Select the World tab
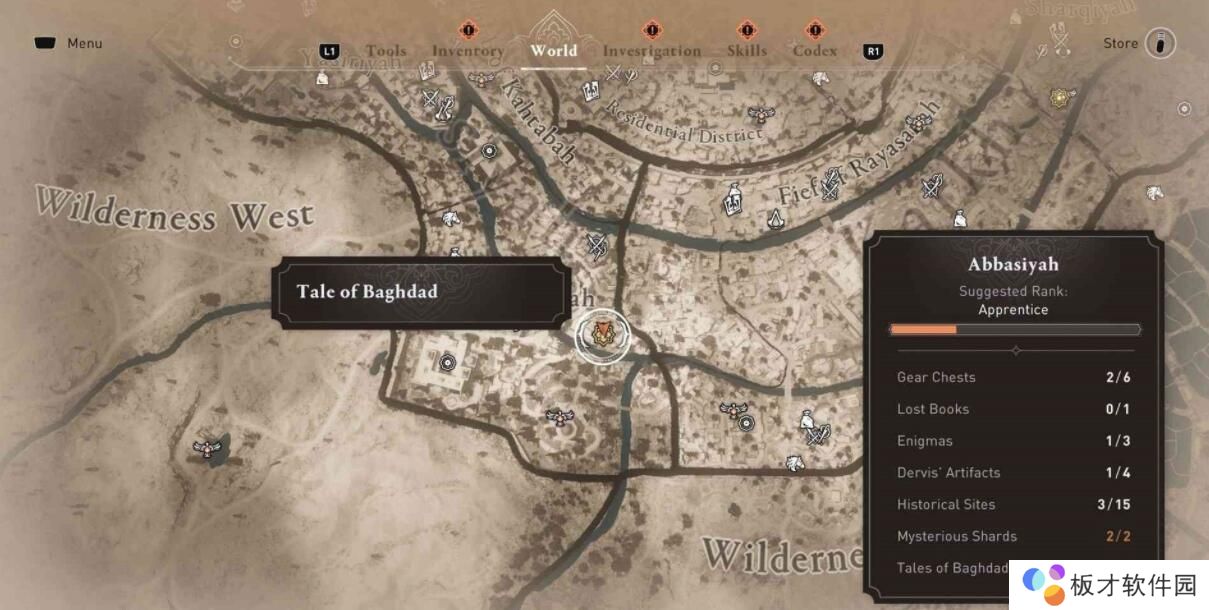Image resolution: width=1209 pixels, height=610 pixels. coord(553,50)
